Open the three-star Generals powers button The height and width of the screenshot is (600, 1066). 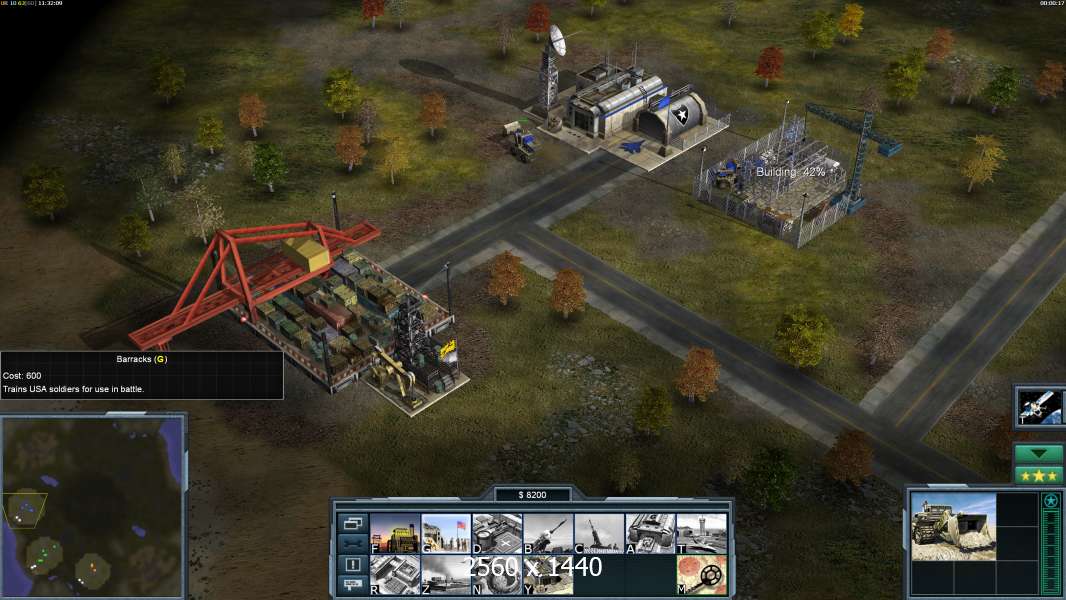tap(1039, 475)
